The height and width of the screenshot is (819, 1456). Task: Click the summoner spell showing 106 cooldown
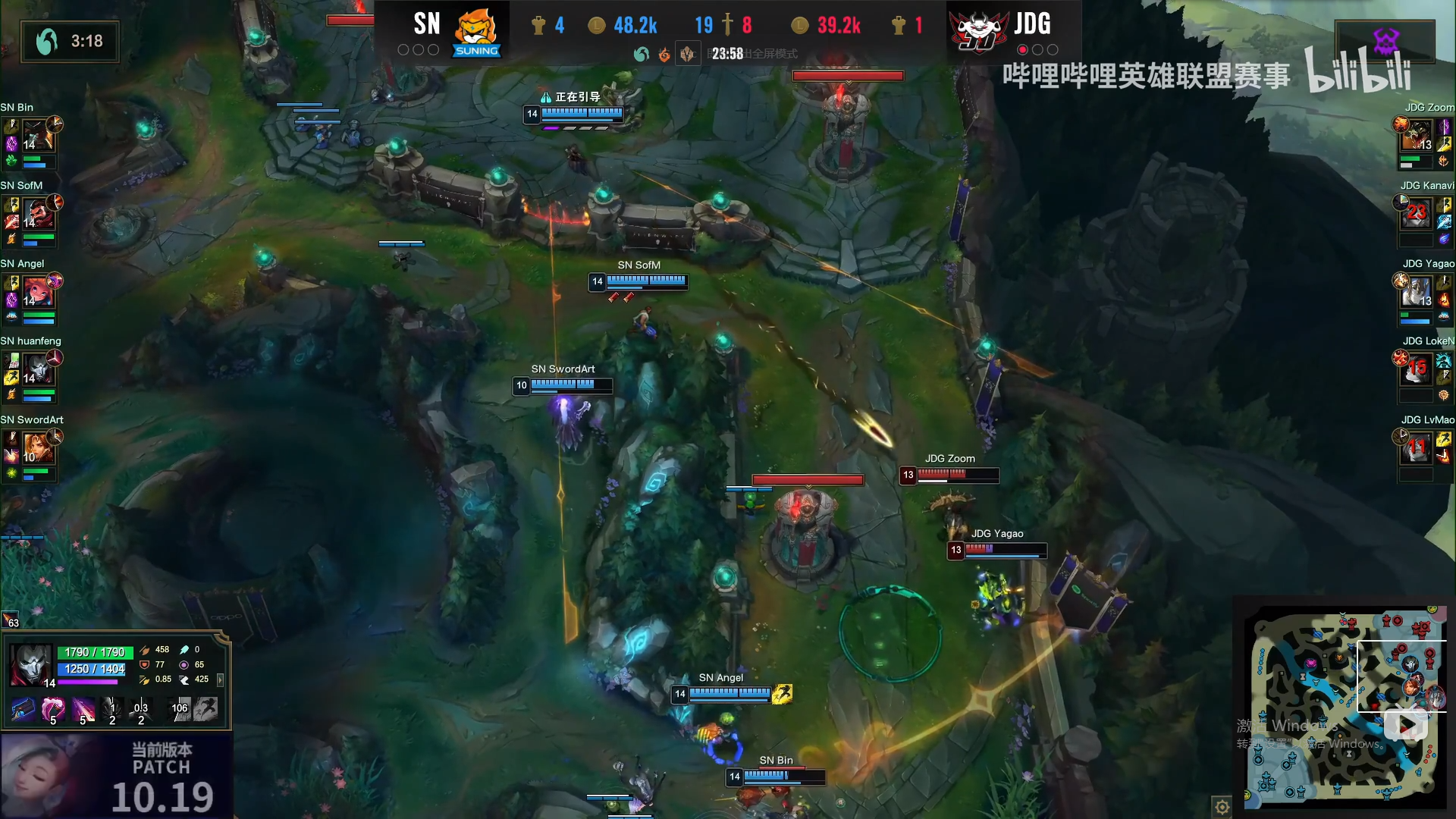[x=179, y=709]
